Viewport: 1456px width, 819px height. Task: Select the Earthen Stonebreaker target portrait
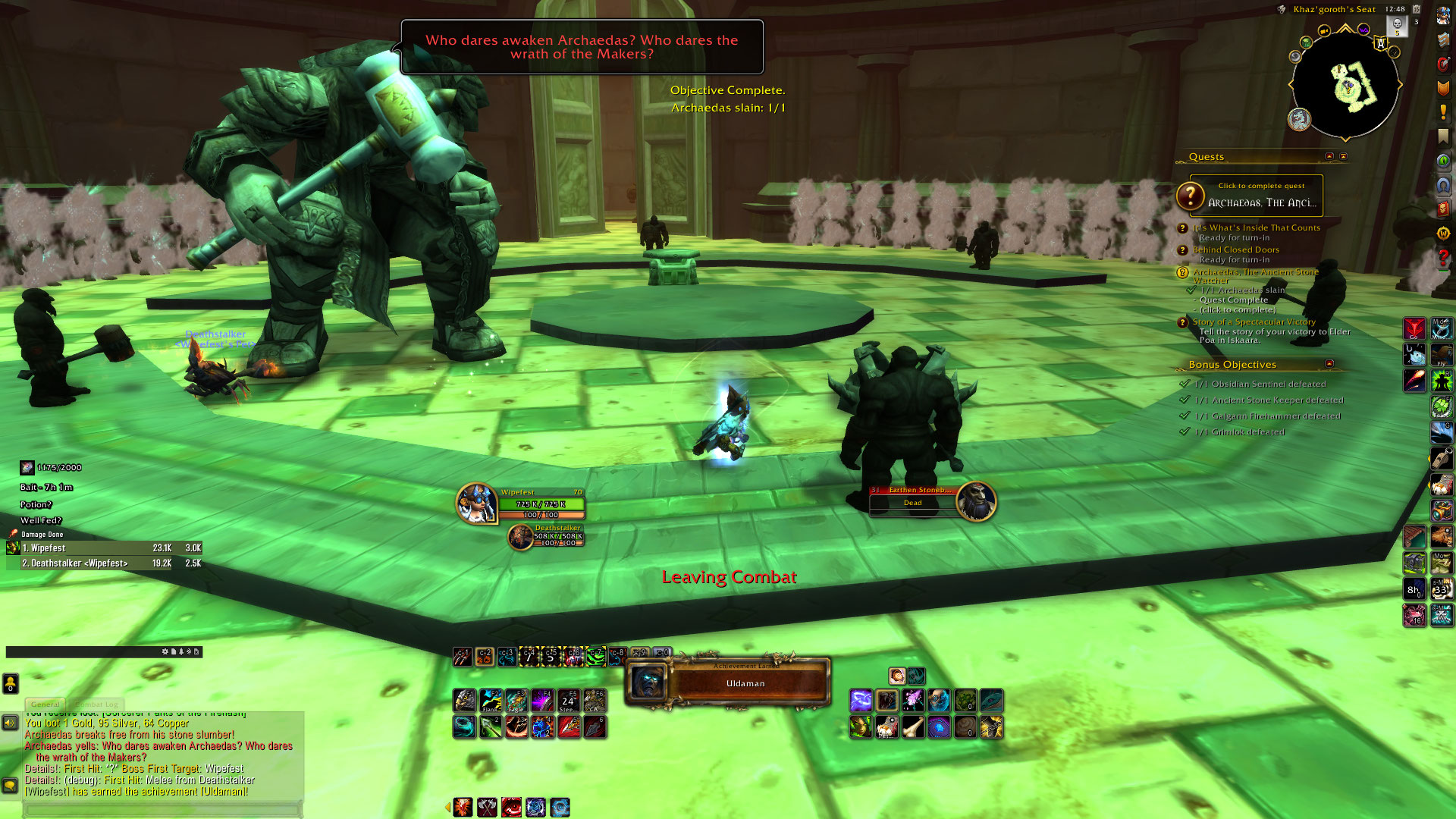pos(976,501)
